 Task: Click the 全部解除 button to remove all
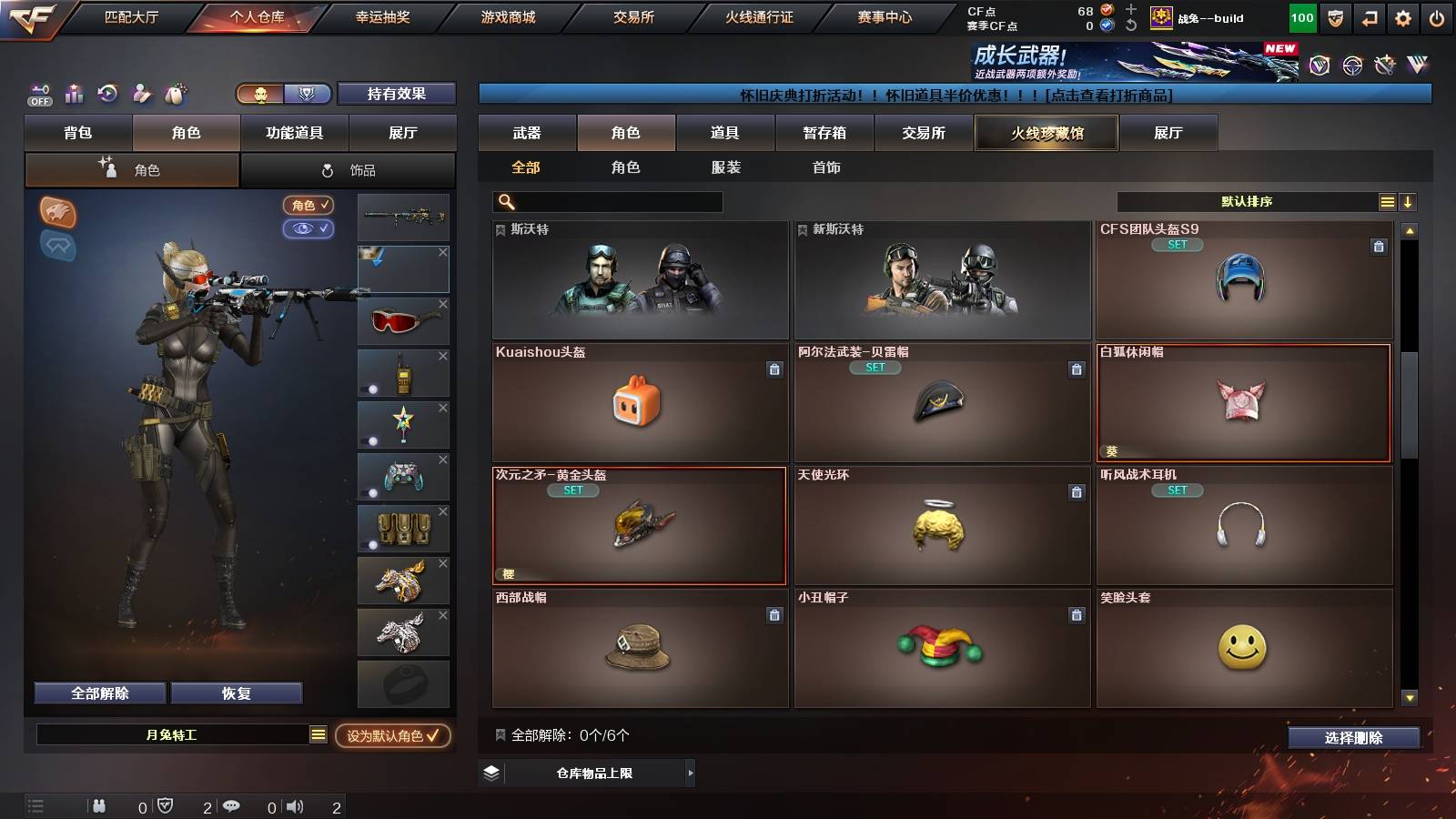click(x=98, y=693)
